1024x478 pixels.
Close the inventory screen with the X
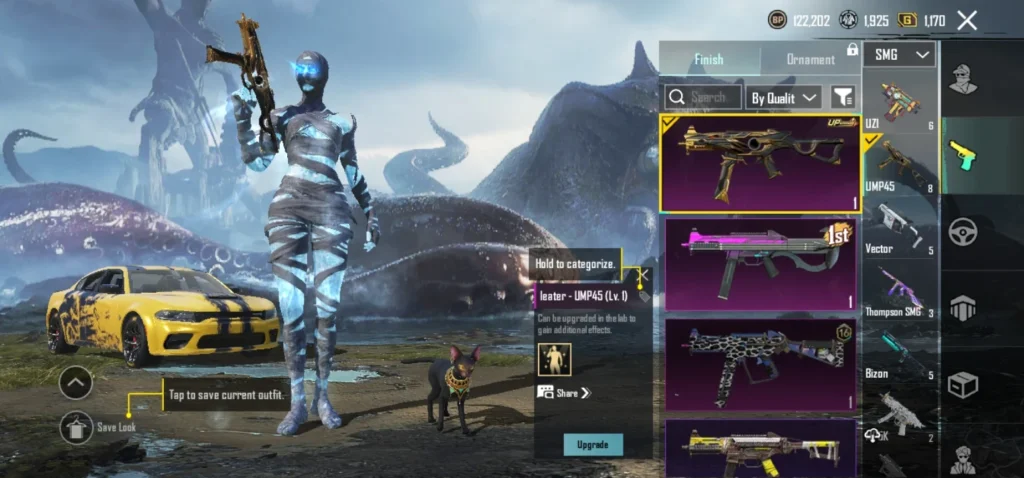tap(966, 20)
